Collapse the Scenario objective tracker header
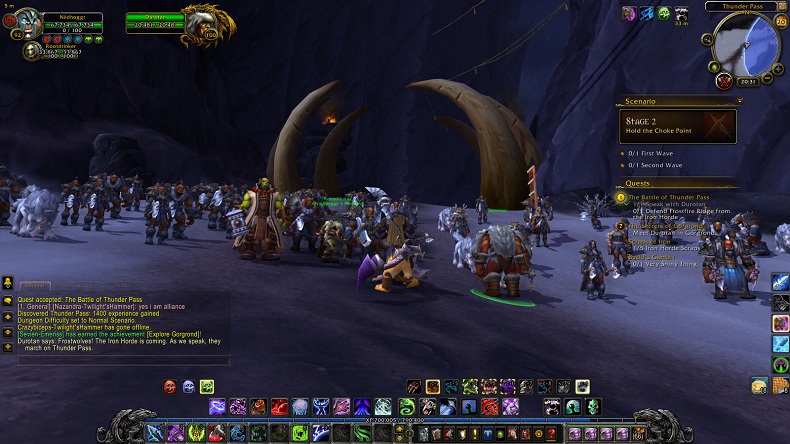Screen dimensions: 790x444 [x=739, y=101]
